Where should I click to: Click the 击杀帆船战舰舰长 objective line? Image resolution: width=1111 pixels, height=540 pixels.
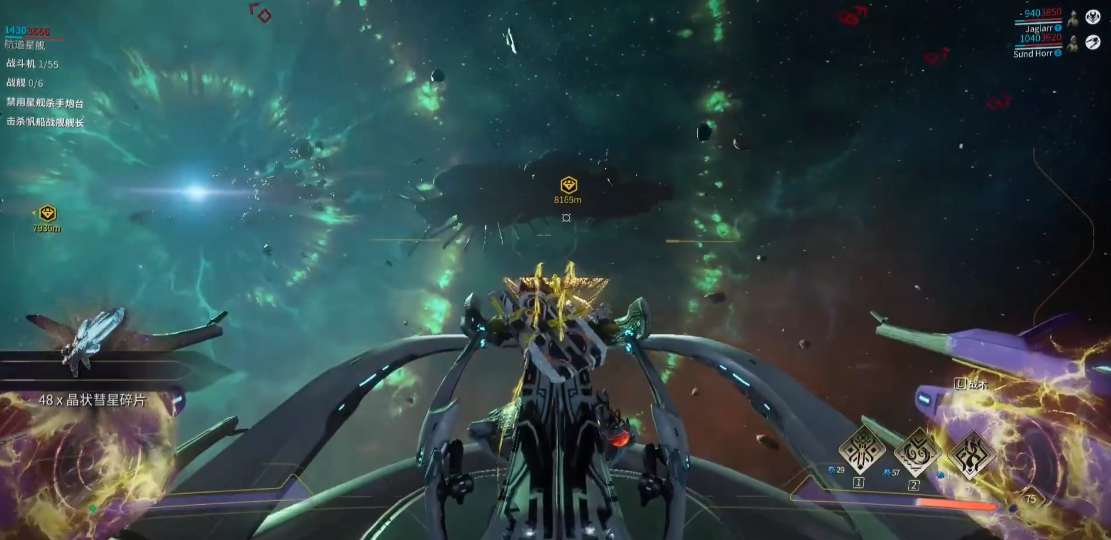pyautogui.click(x=45, y=122)
